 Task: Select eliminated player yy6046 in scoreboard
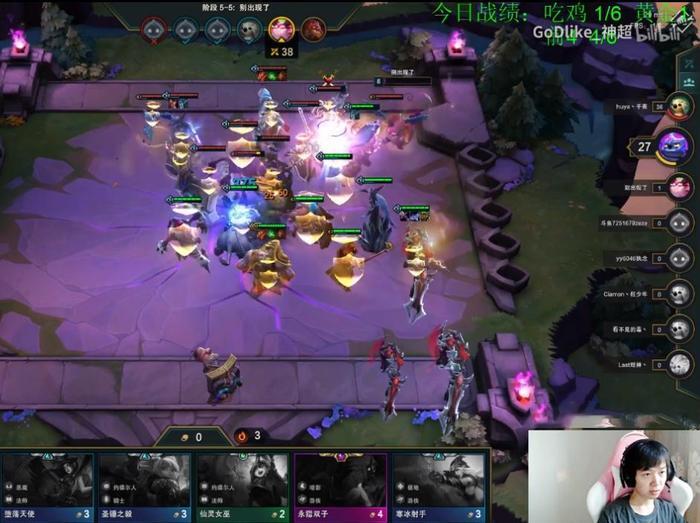coord(680,258)
